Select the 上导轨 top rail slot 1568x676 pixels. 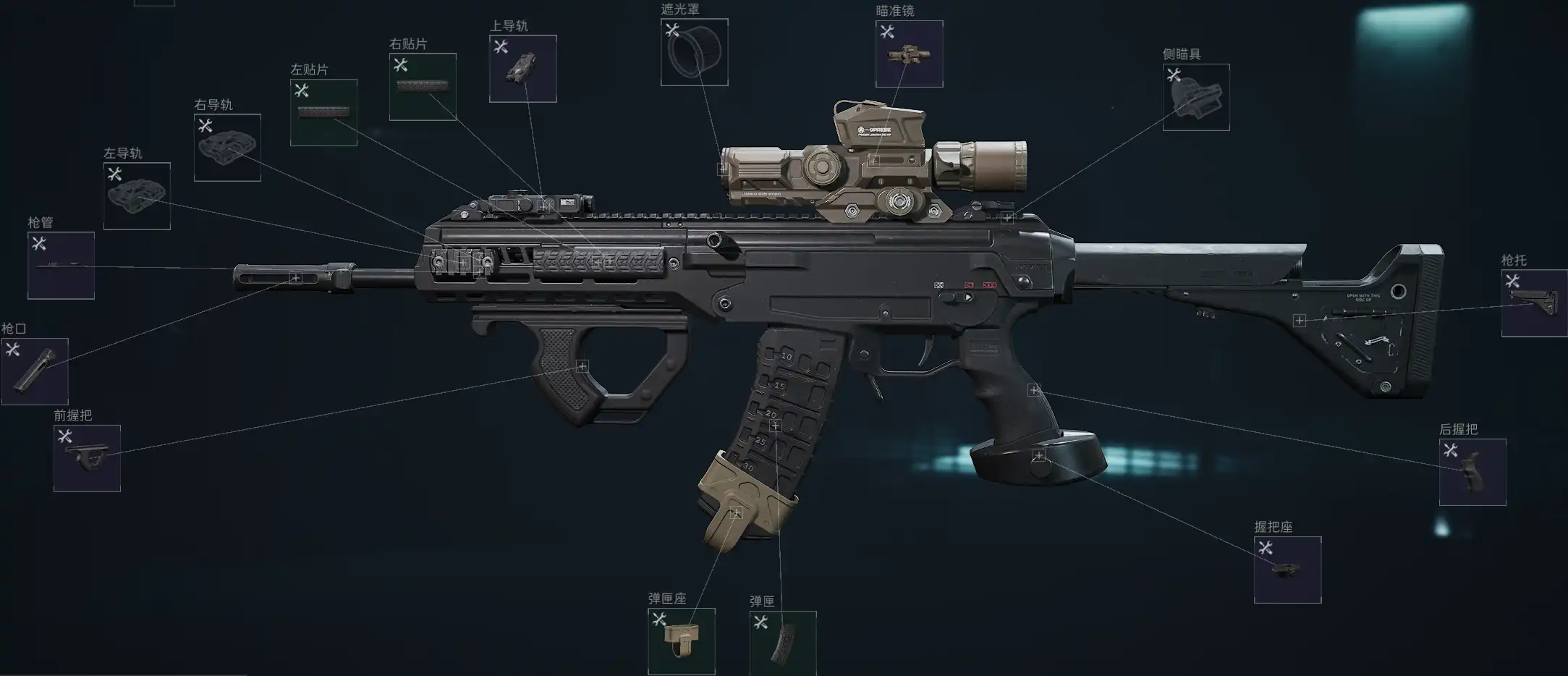[522, 69]
